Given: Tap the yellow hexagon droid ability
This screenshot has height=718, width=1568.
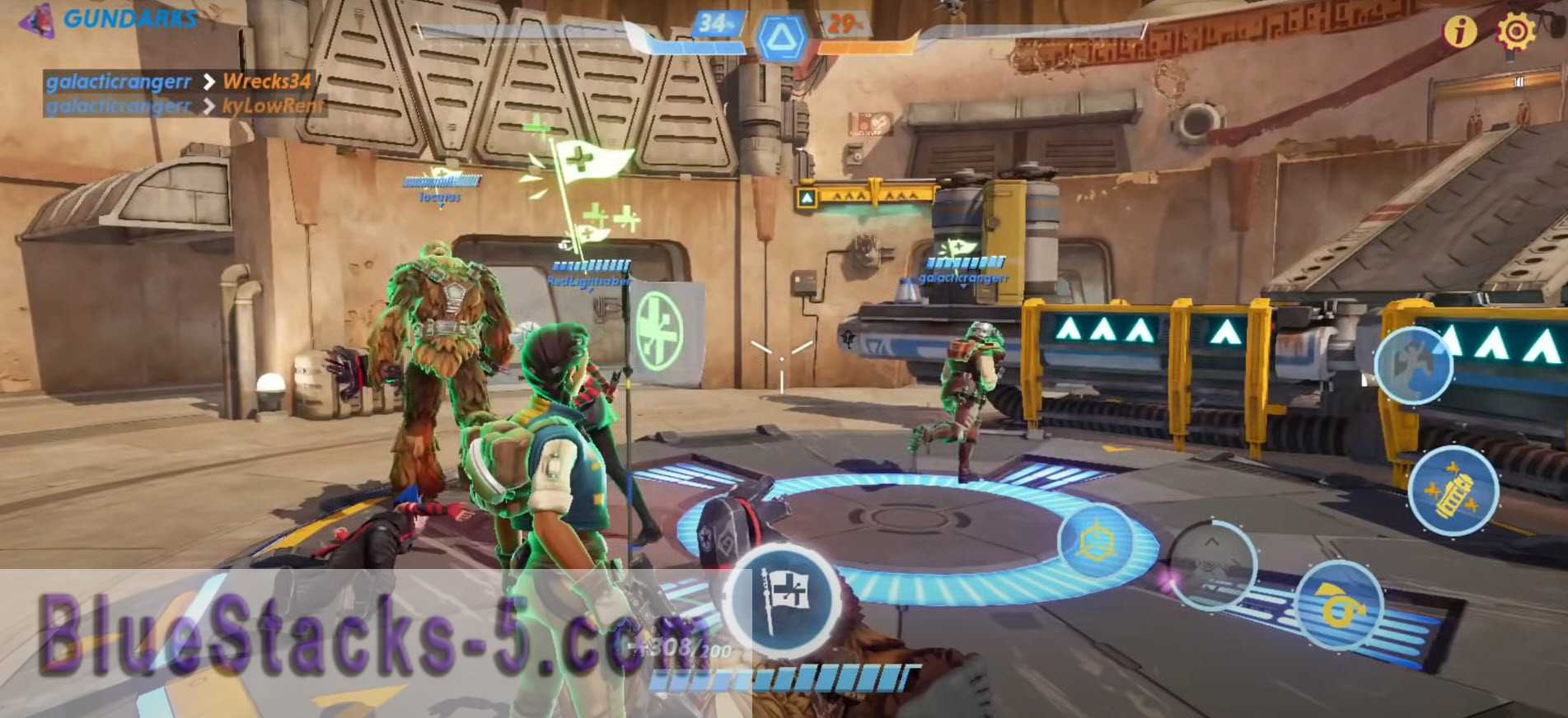Looking at the screenshot, I should coord(1096,543).
